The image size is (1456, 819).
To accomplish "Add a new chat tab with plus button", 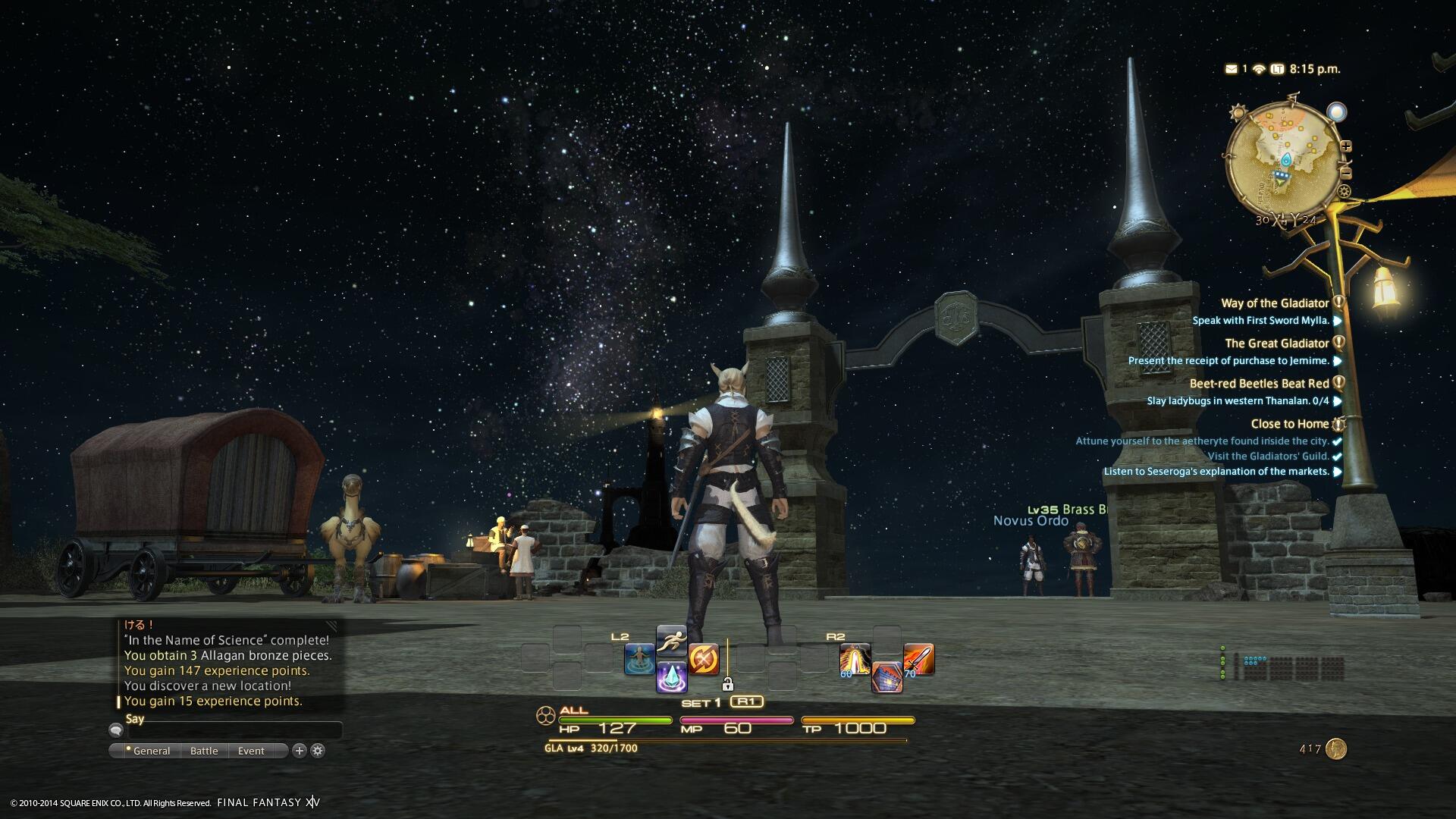I will (300, 751).
